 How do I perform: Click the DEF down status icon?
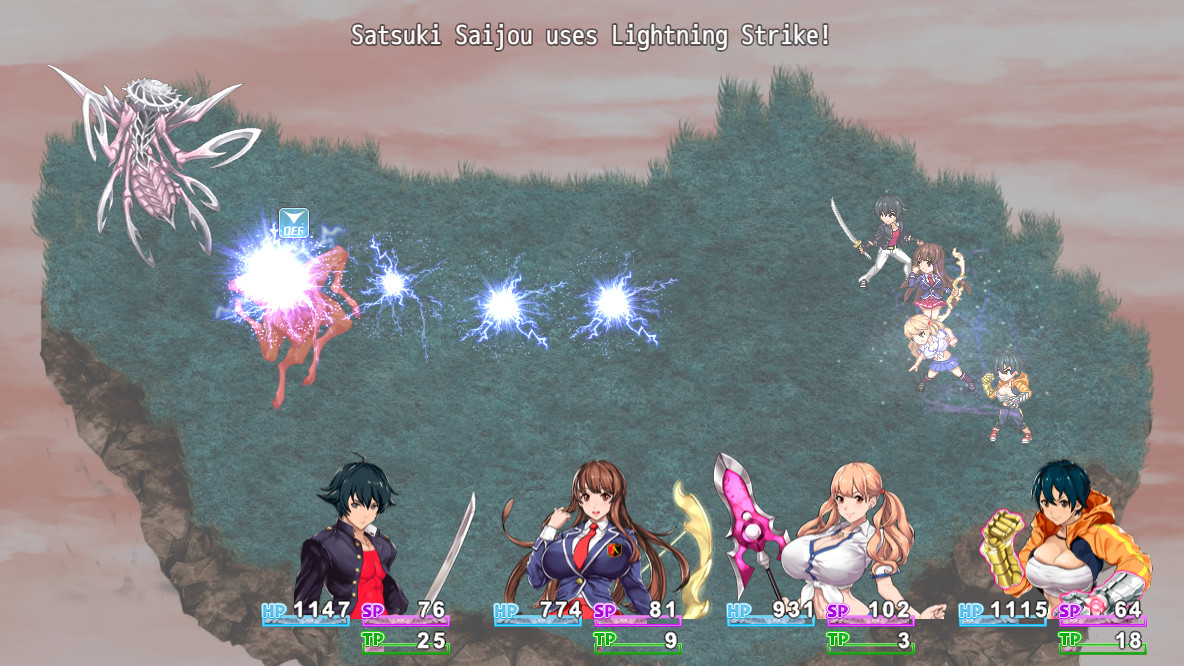pyautogui.click(x=293, y=223)
